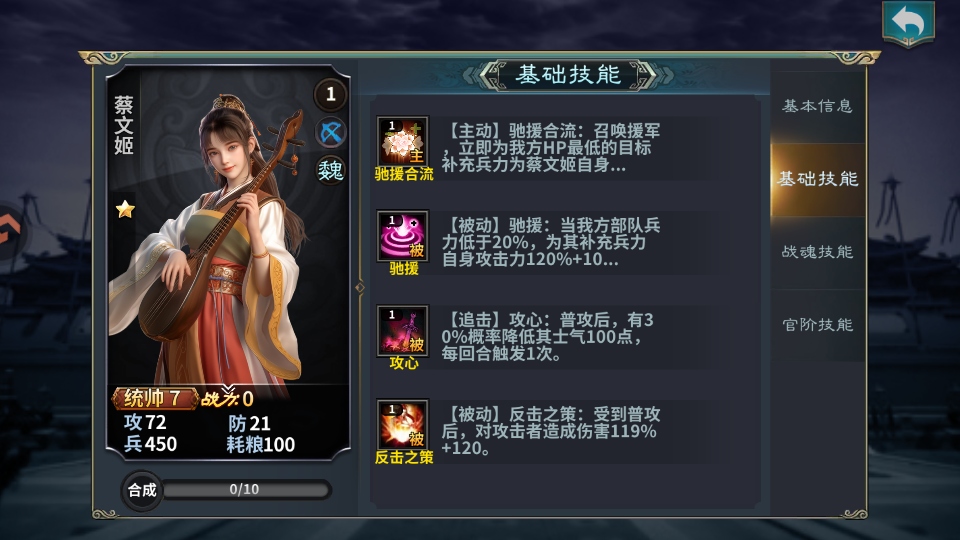The image size is (960, 540).
Task: Switch to the 基本信息 tab
Action: point(817,106)
